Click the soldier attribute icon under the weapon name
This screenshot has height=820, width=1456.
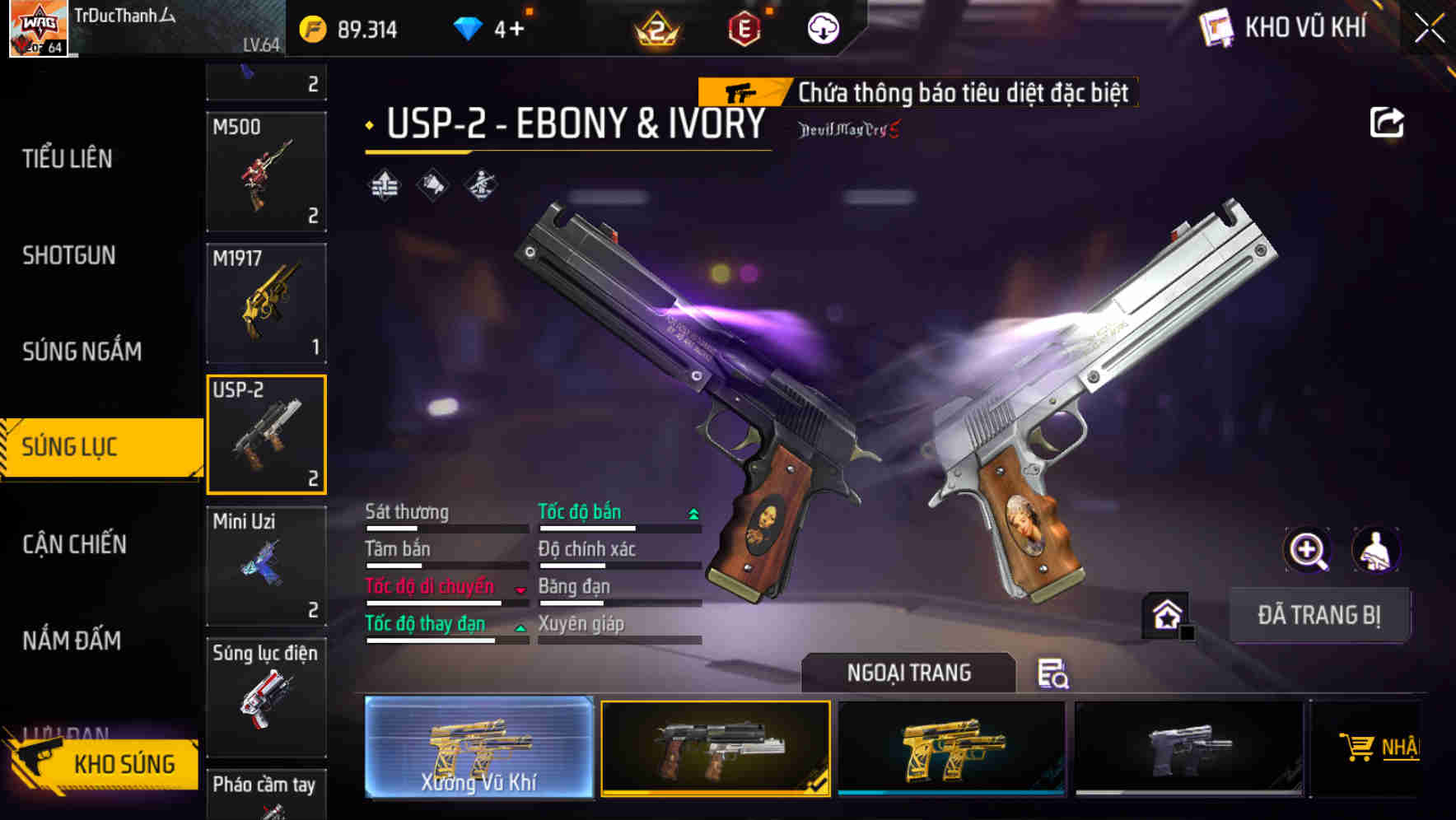click(482, 184)
